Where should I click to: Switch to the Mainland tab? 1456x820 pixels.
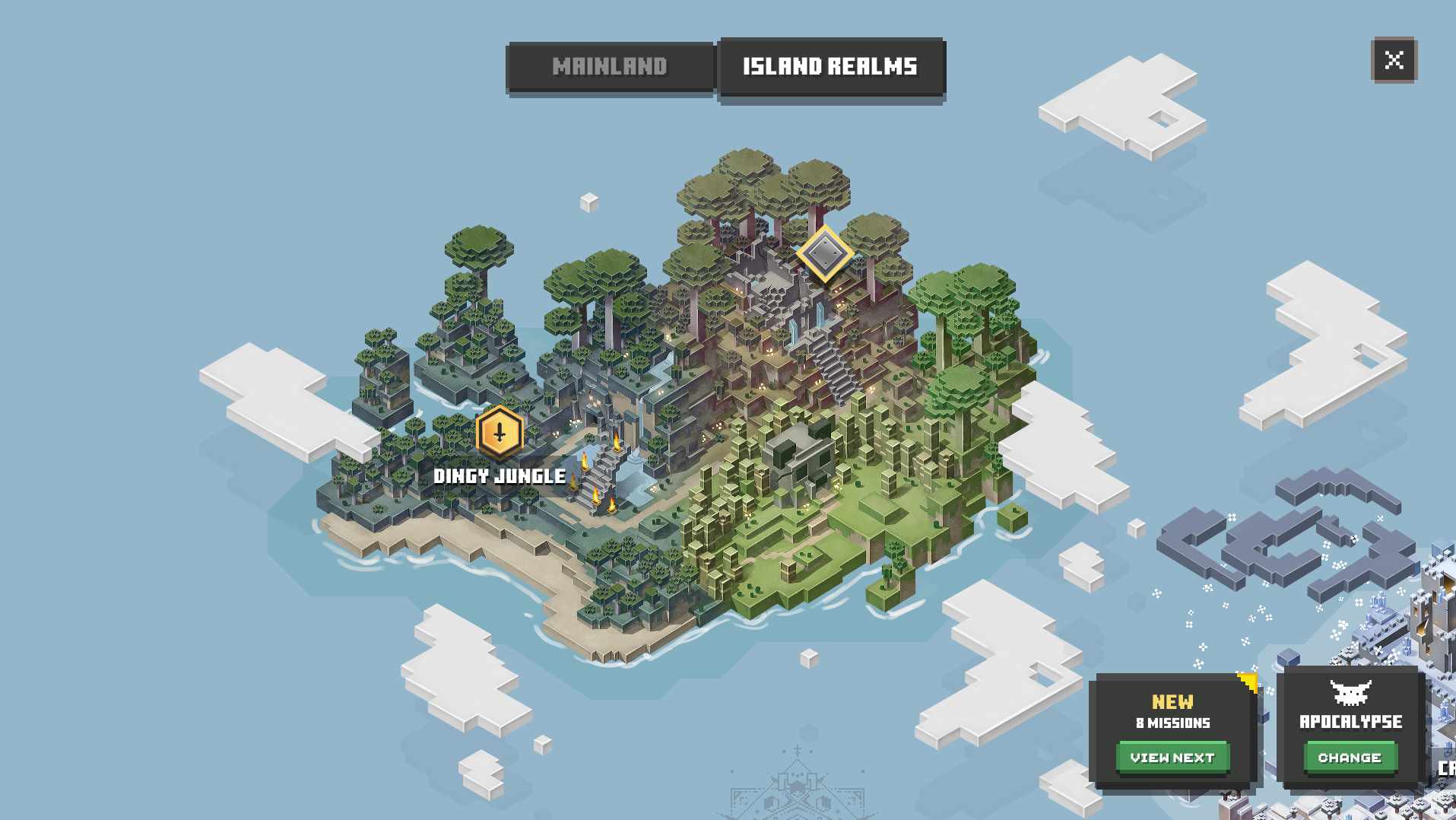(610, 67)
